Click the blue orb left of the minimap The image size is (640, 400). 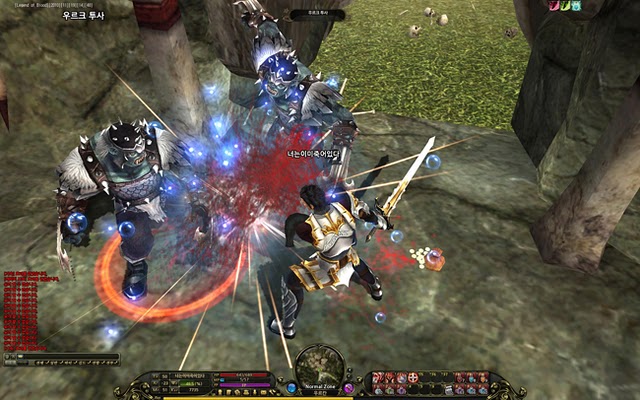tap(291, 387)
